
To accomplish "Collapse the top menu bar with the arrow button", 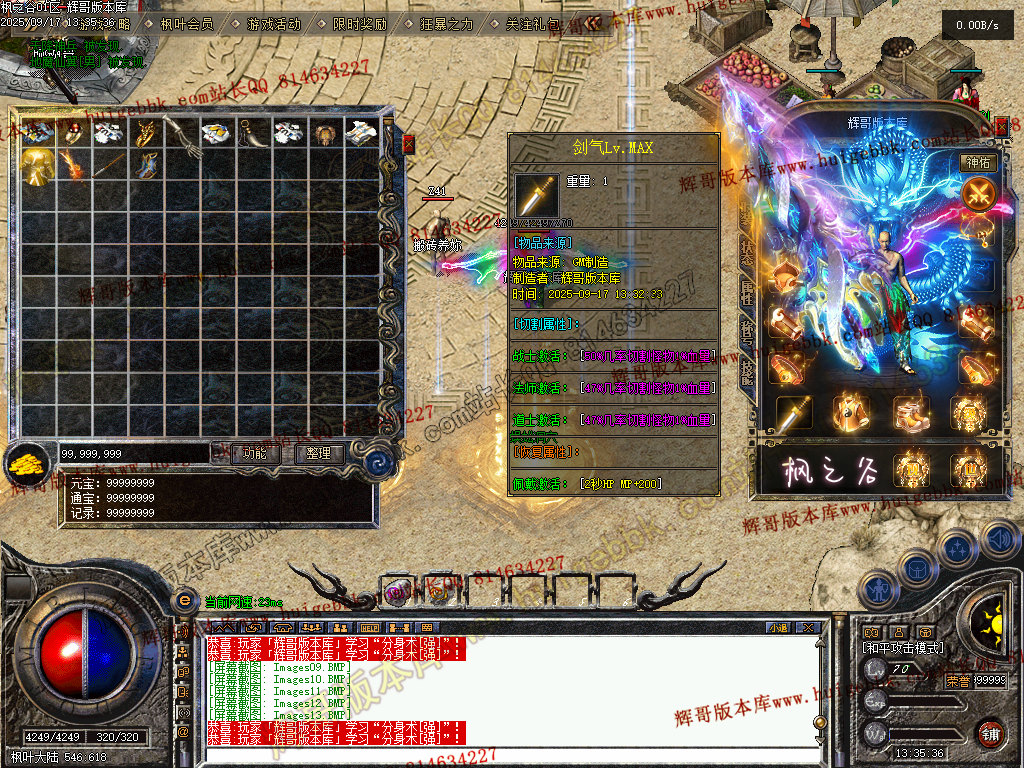I will click(x=593, y=23).
